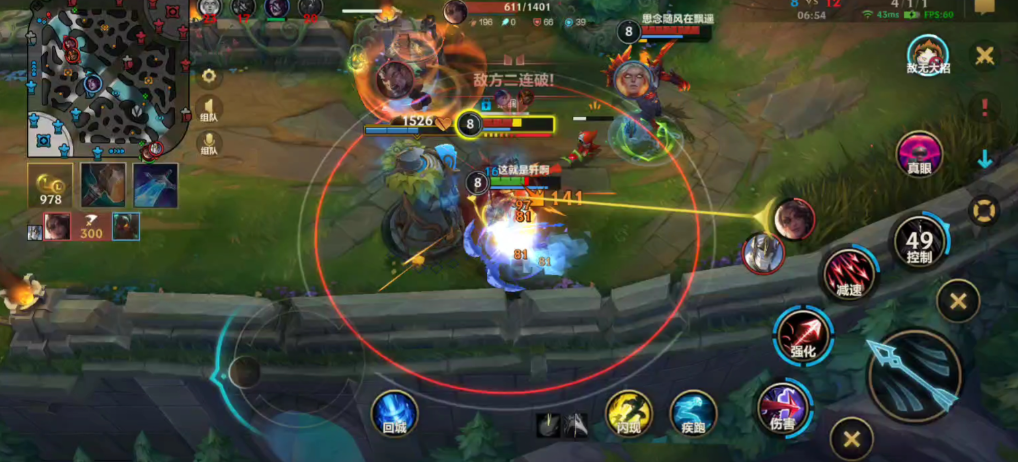This screenshot has height=462, width=1018.
Task: Place a Stealth Ward (真眼)
Action: [919, 155]
